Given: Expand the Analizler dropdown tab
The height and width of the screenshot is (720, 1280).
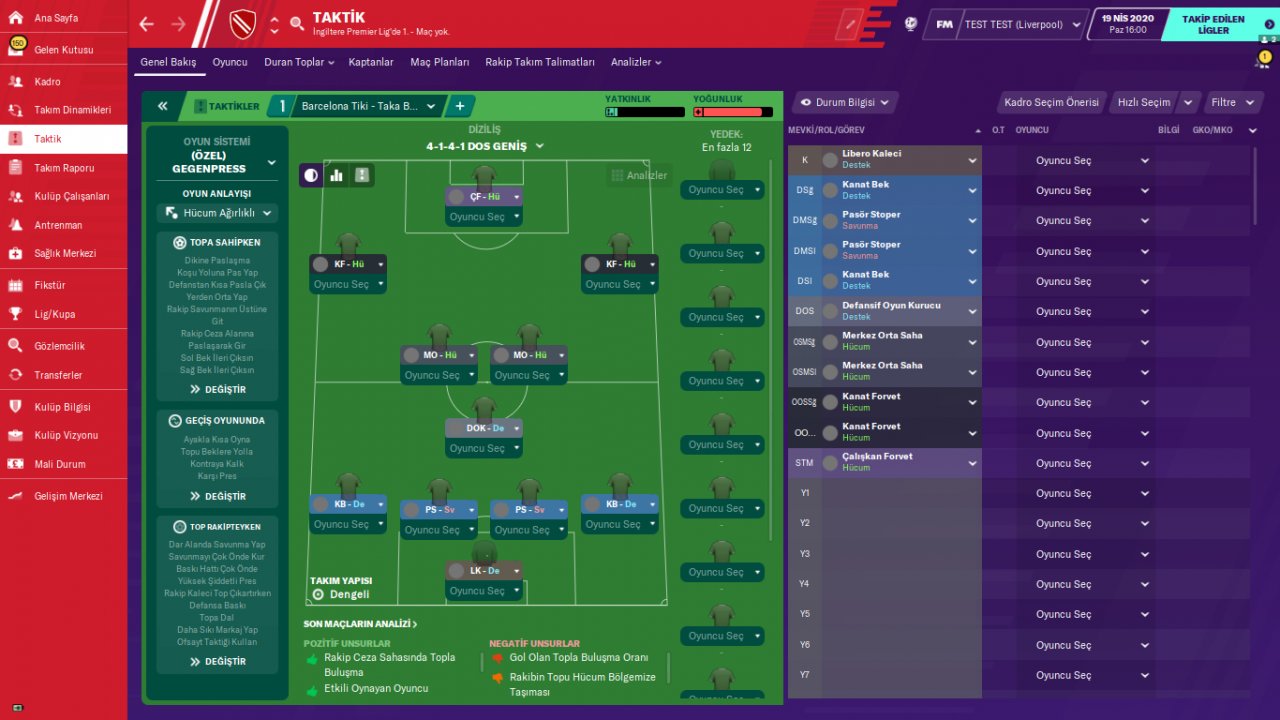Looking at the screenshot, I should coord(636,62).
